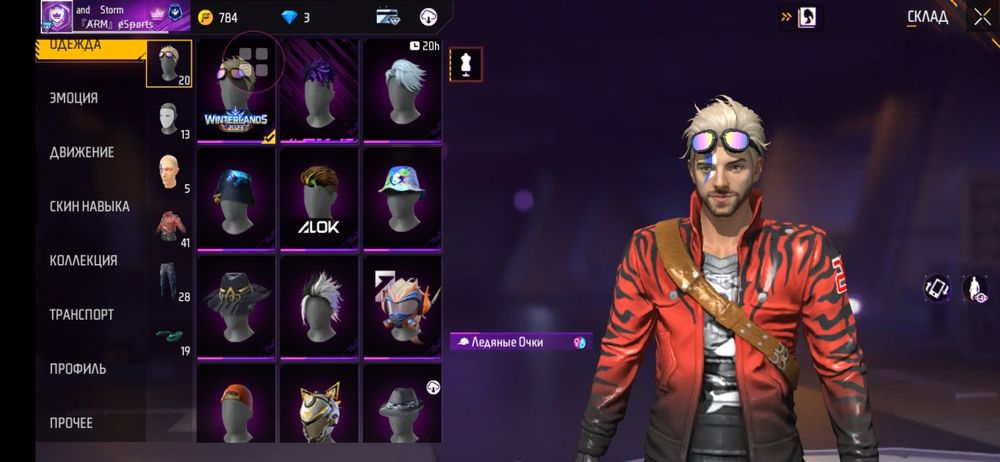Pick the holographic bucket hat
This screenshot has height=462, width=1000.
click(x=402, y=199)
